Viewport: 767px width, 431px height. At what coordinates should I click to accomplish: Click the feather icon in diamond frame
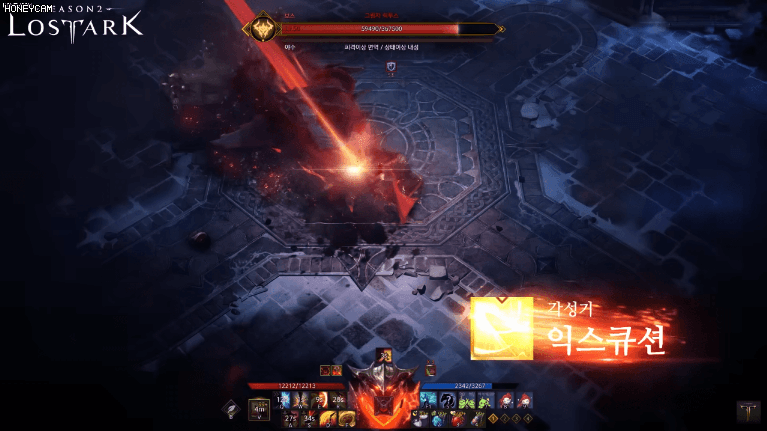(231, 409)
